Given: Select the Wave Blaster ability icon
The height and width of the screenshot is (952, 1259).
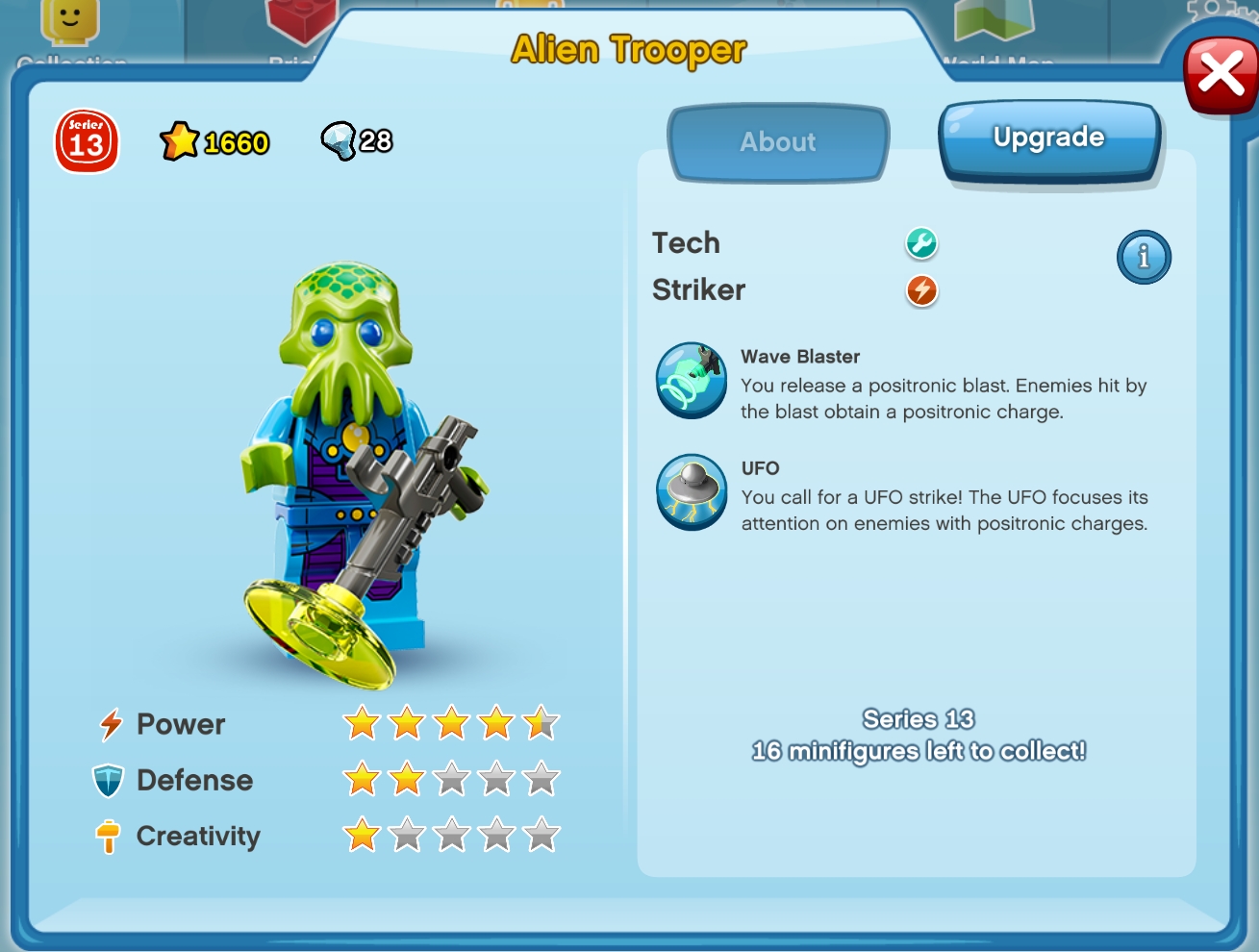Looking at the screenshot, I should [x=691, y=381].
